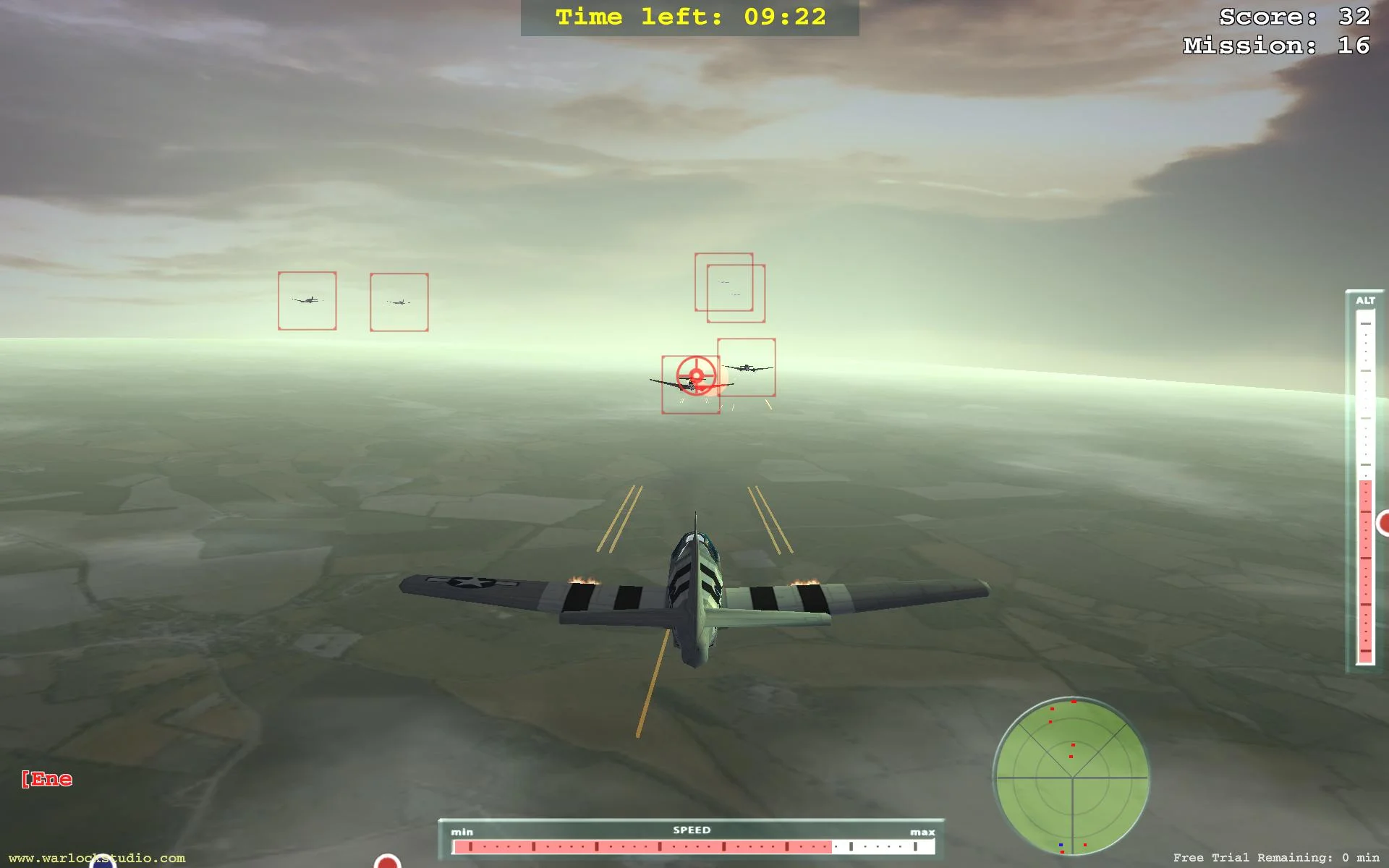Click the red enemy blip near radar top
This screenshot has width=1389, height=868.
click(x=1074, y=701)
